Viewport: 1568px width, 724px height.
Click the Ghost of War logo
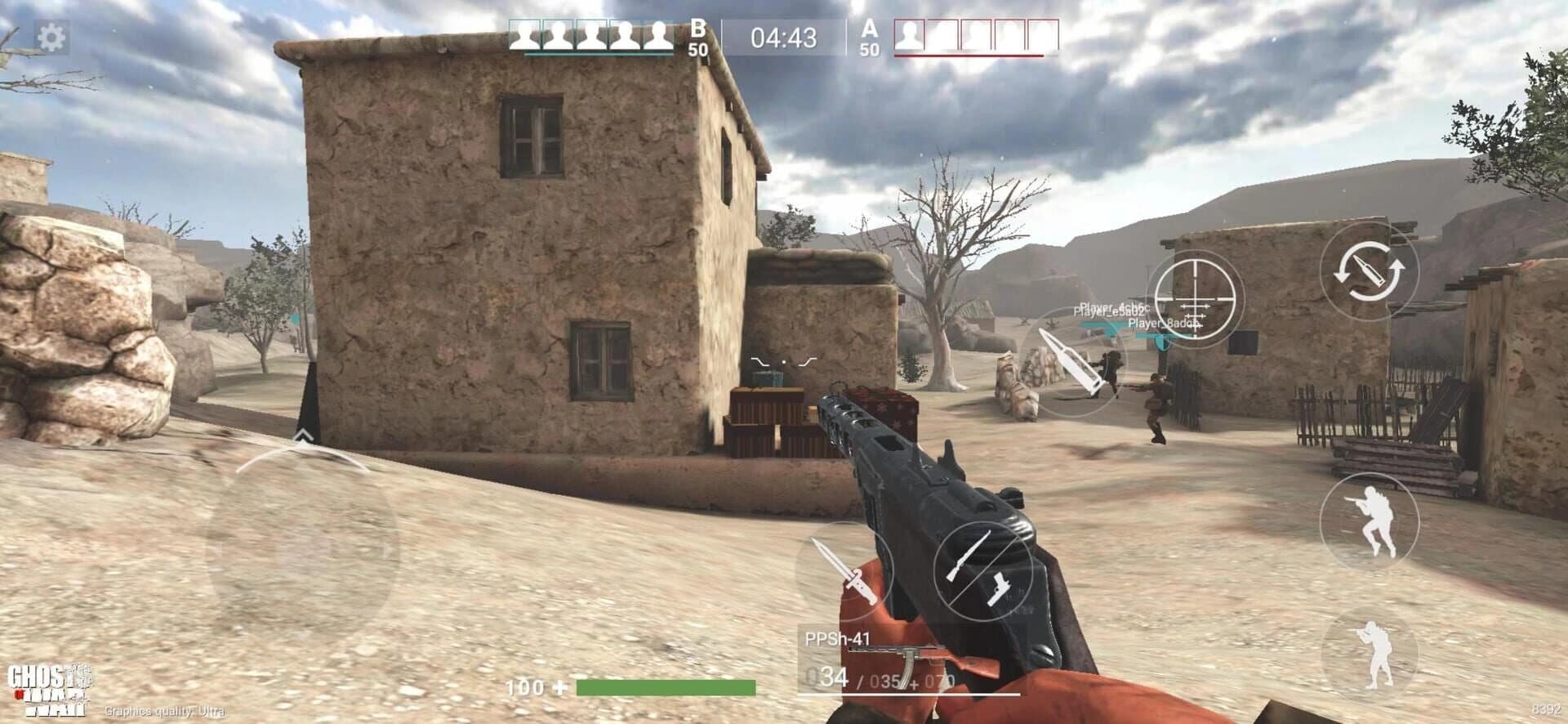coord(49,688)
